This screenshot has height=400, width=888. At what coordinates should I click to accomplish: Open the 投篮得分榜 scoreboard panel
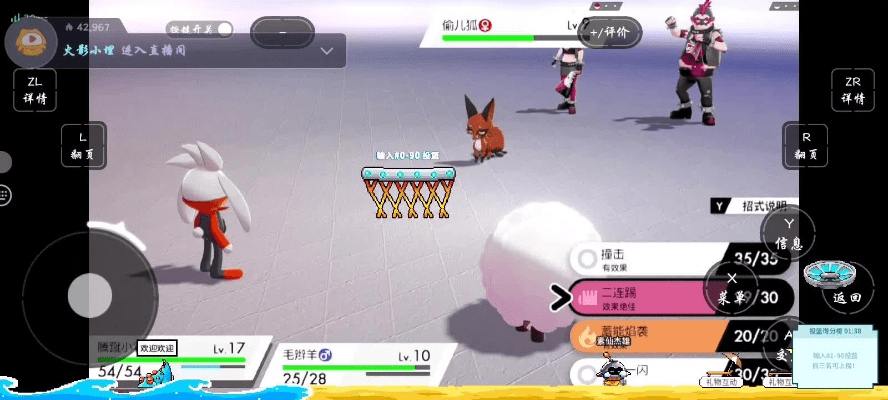(838, 355)
